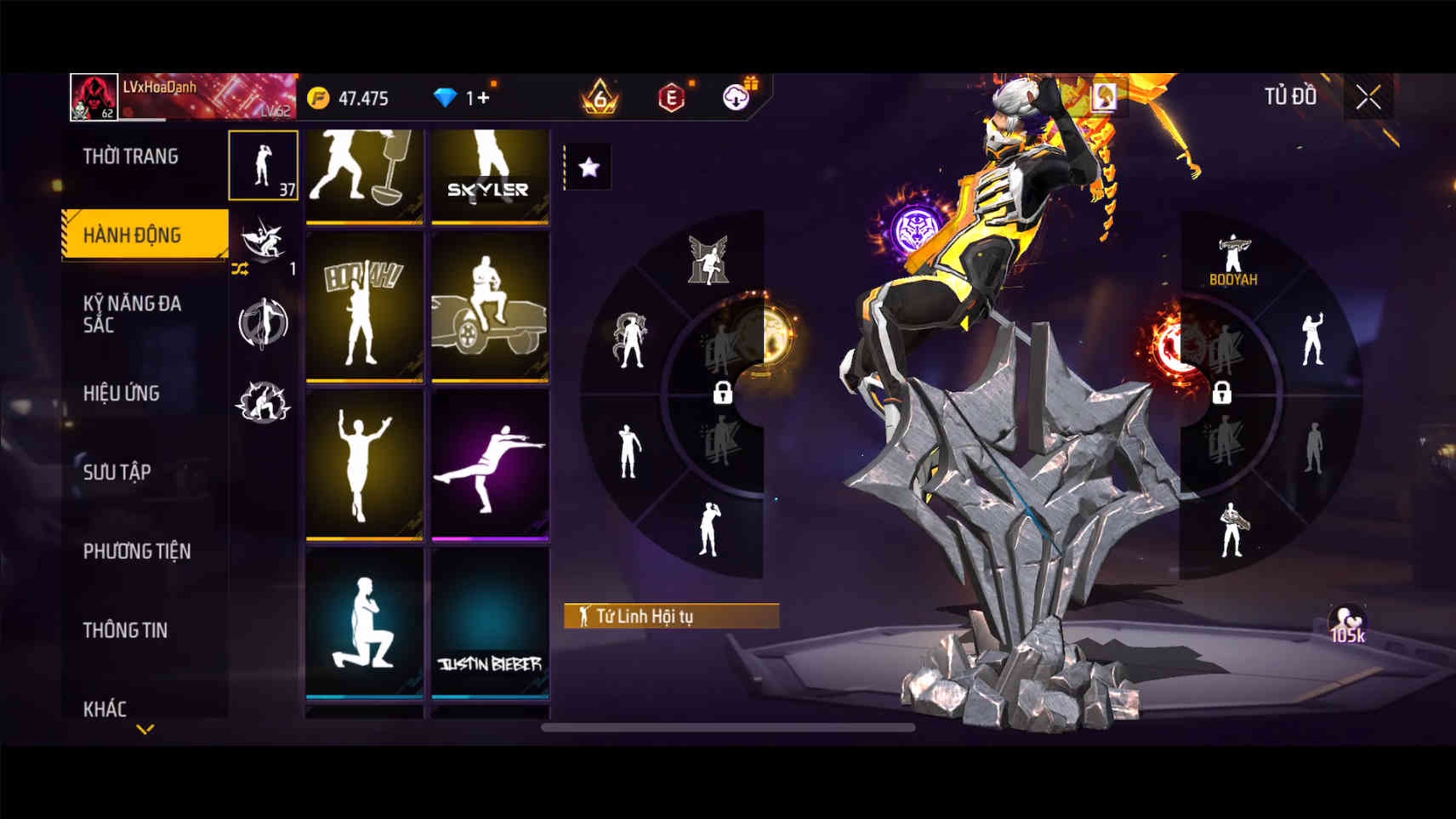The width and height of the screenshot is (1456, 819).
Task: Open the Thời Trang category
Action: click(131, 156)
